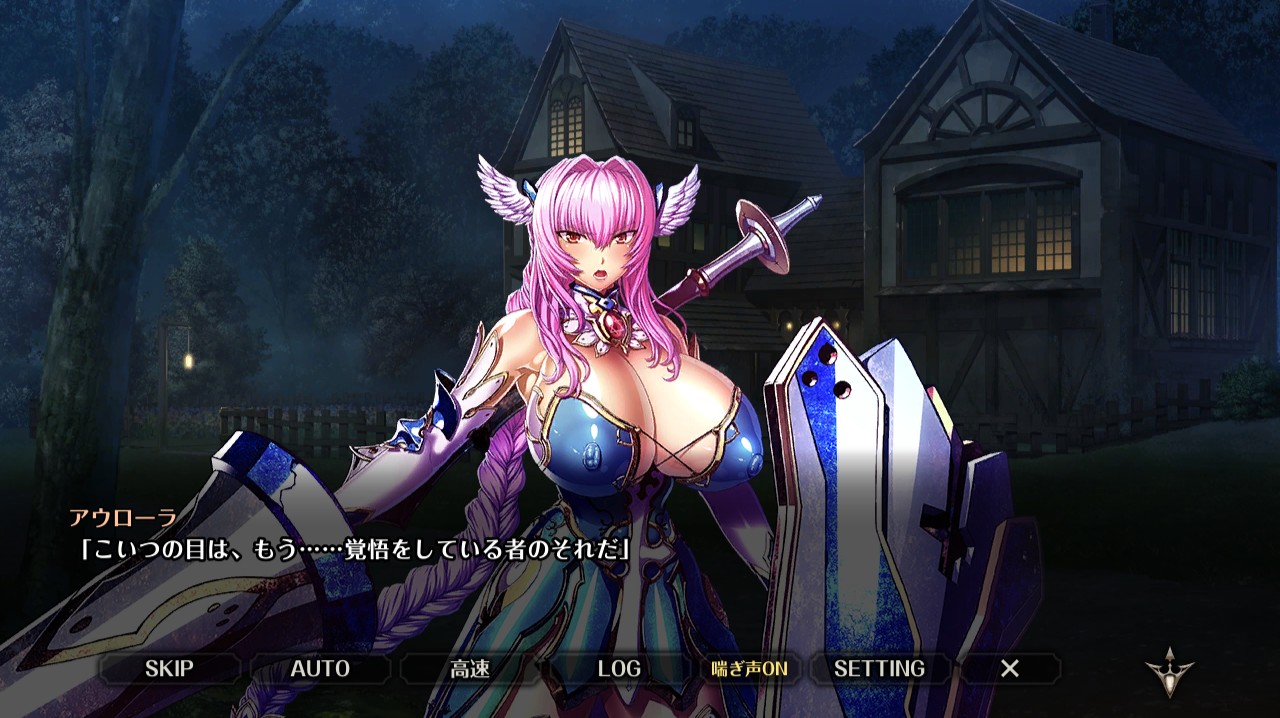Screen dimensions: 1280x718
Task: Hide the text window with X
Action: (x=1010, y=668)
